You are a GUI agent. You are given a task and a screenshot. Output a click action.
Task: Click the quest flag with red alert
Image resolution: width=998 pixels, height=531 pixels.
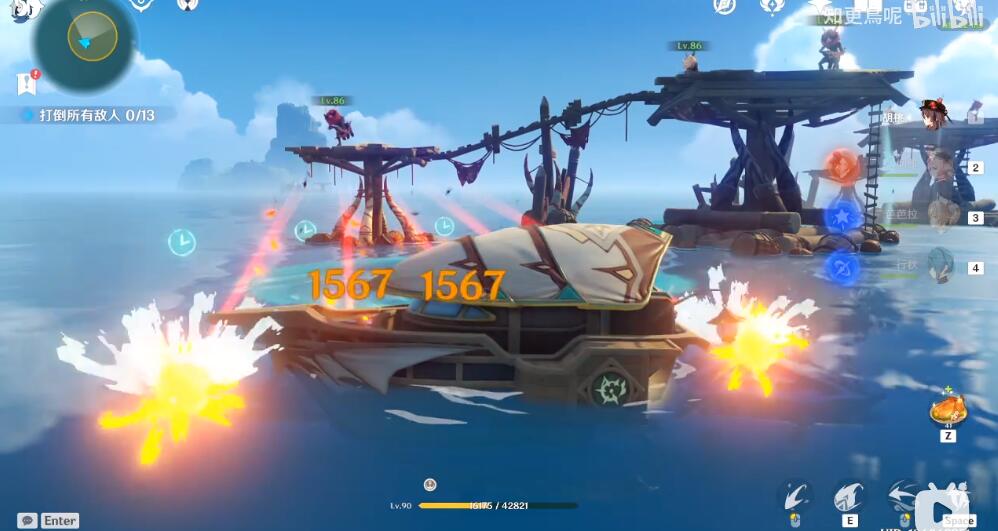click(x=26, y=82)
